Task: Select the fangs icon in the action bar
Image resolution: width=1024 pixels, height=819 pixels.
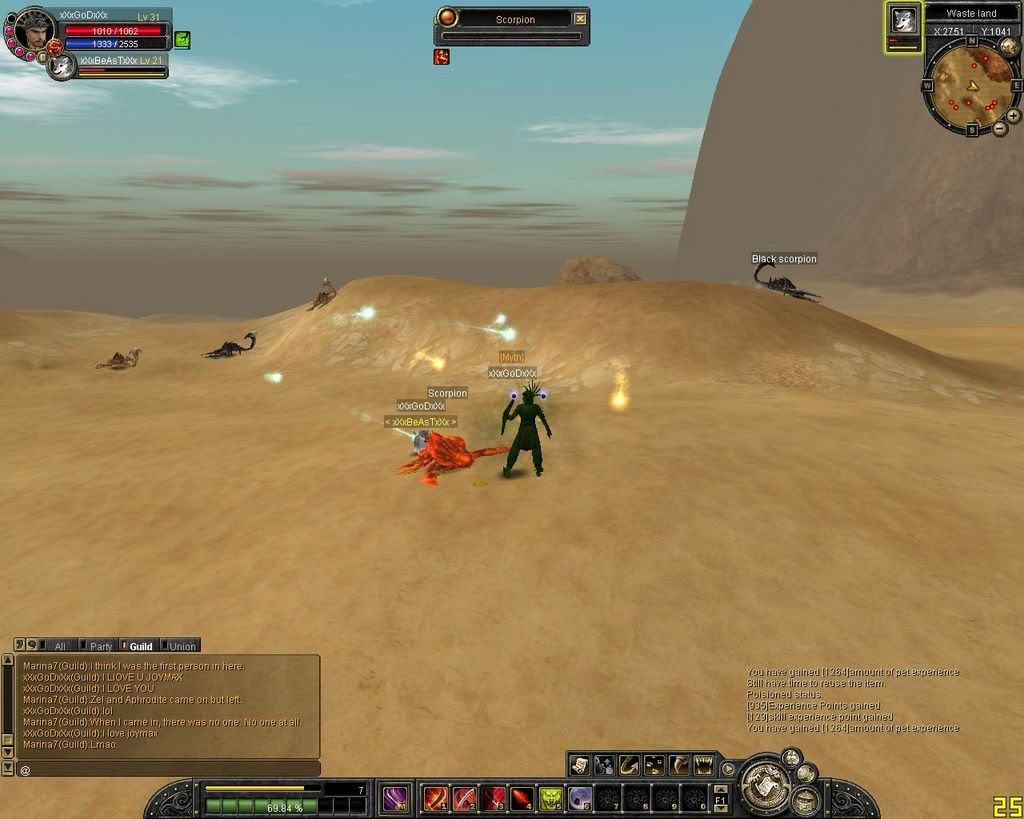Action: (x=704, y=765)
